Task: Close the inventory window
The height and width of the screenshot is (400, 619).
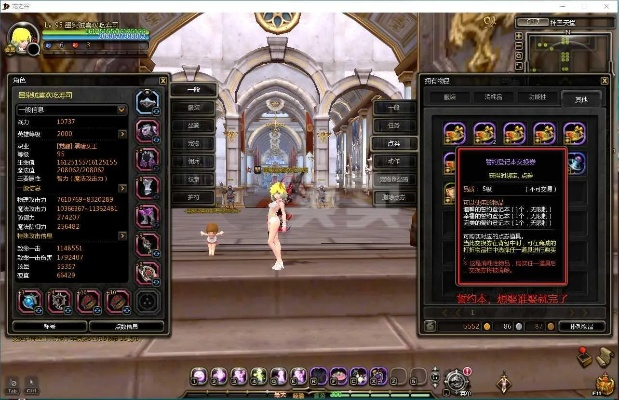Action: click(603, 81)
